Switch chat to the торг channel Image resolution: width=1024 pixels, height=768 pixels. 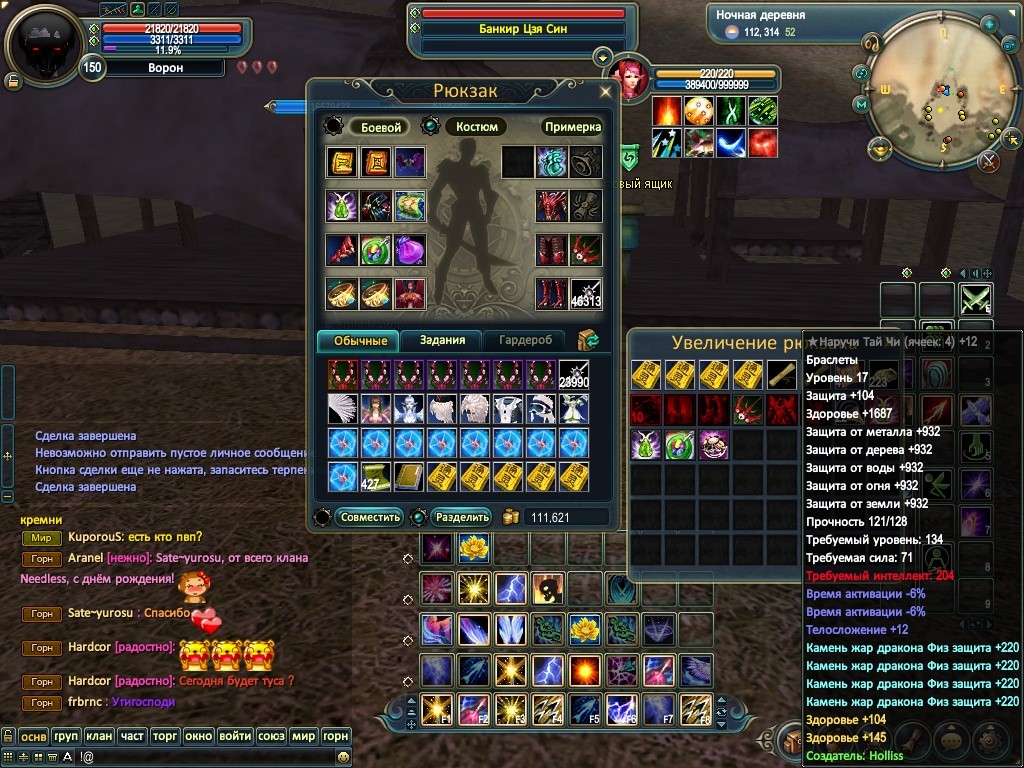point(165,736)
